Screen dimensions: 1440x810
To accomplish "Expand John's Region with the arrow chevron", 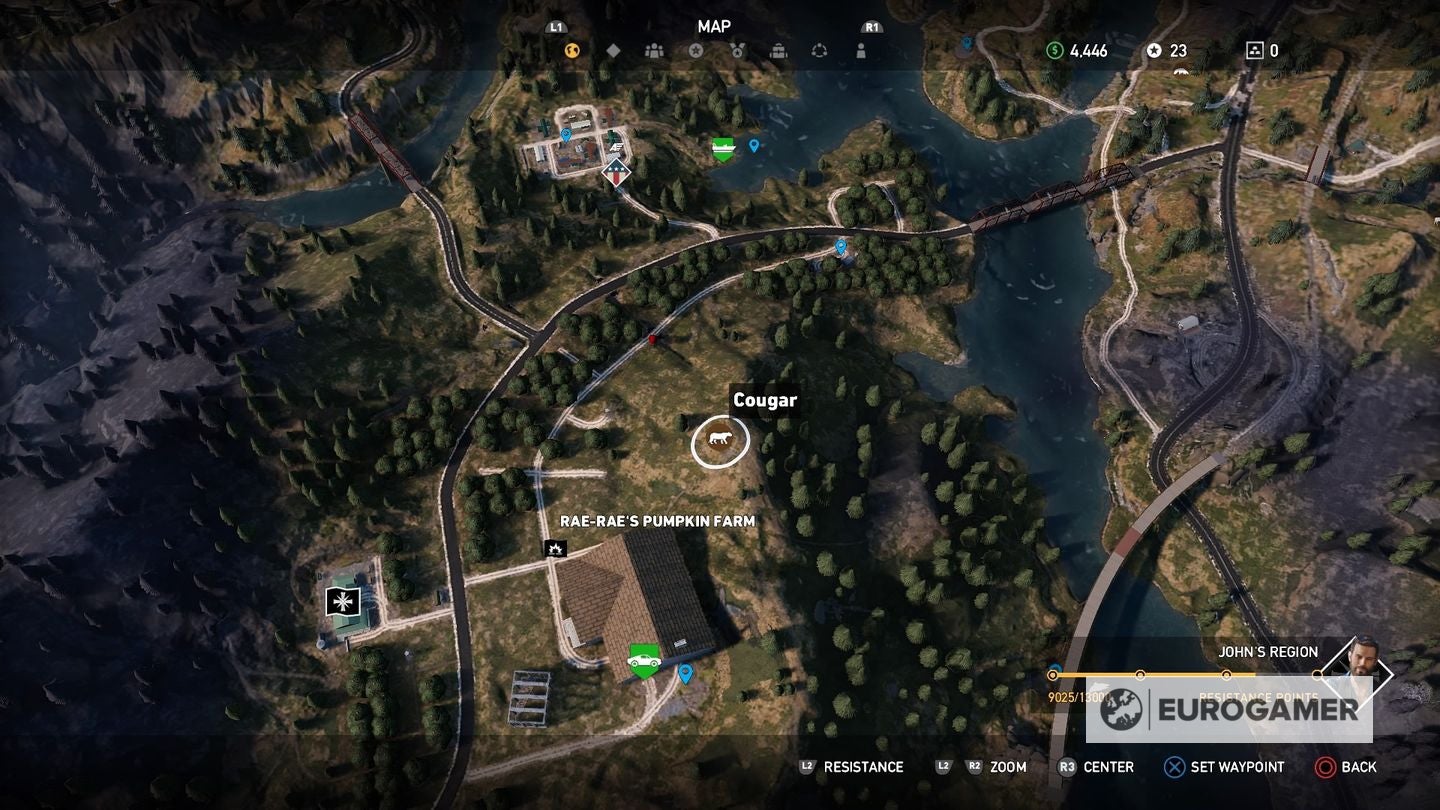I will coord(1393,672).
